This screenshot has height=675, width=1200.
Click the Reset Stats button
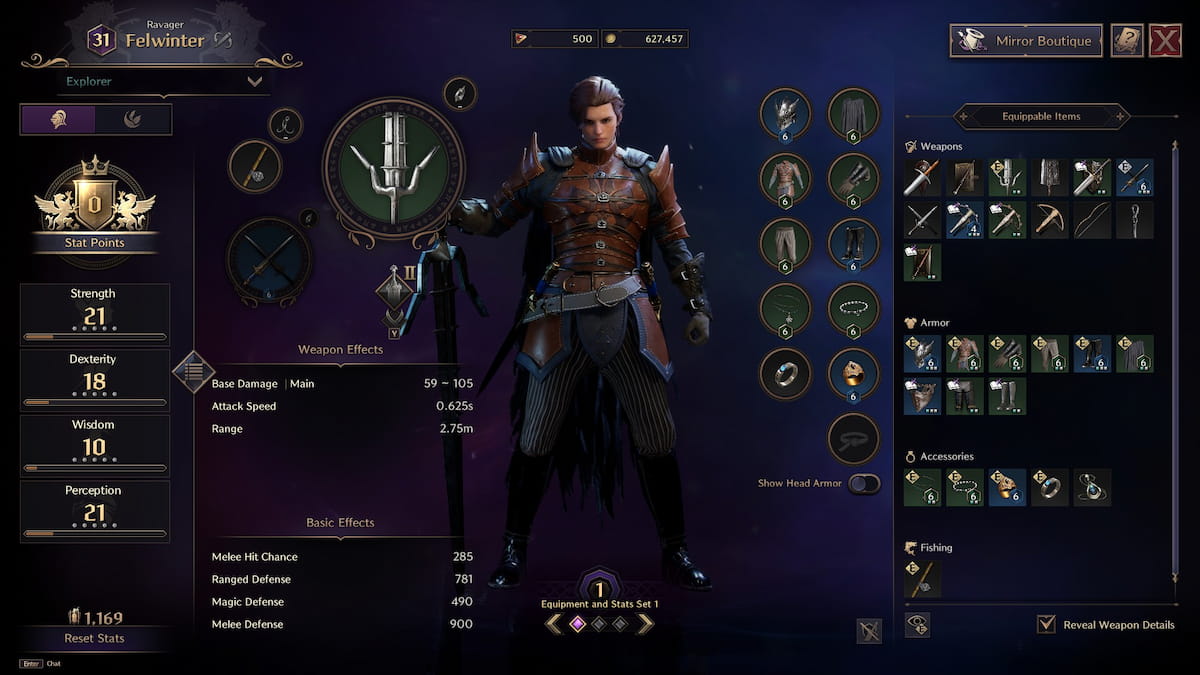pyautogui.click(x=94, y=638)
